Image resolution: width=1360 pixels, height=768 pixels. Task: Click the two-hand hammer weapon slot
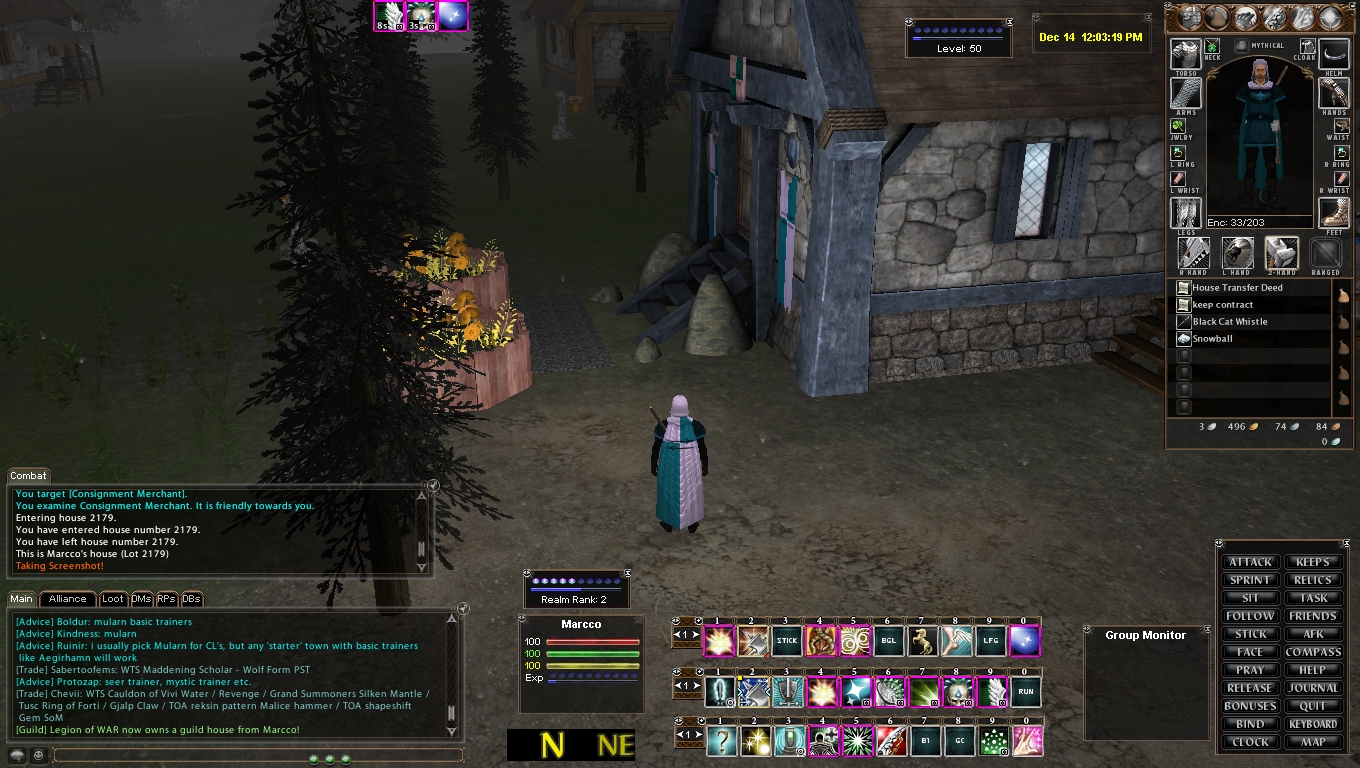(1281, 252)
